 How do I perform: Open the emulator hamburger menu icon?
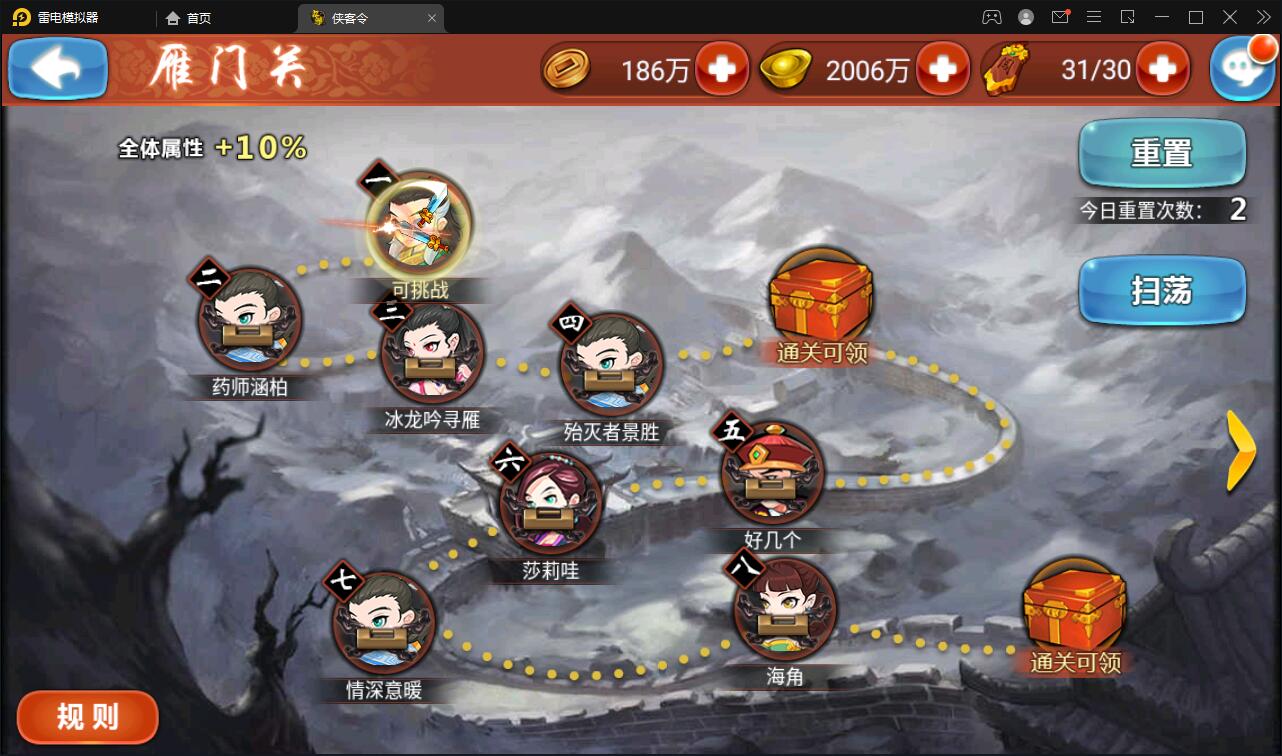(1094, 17)
